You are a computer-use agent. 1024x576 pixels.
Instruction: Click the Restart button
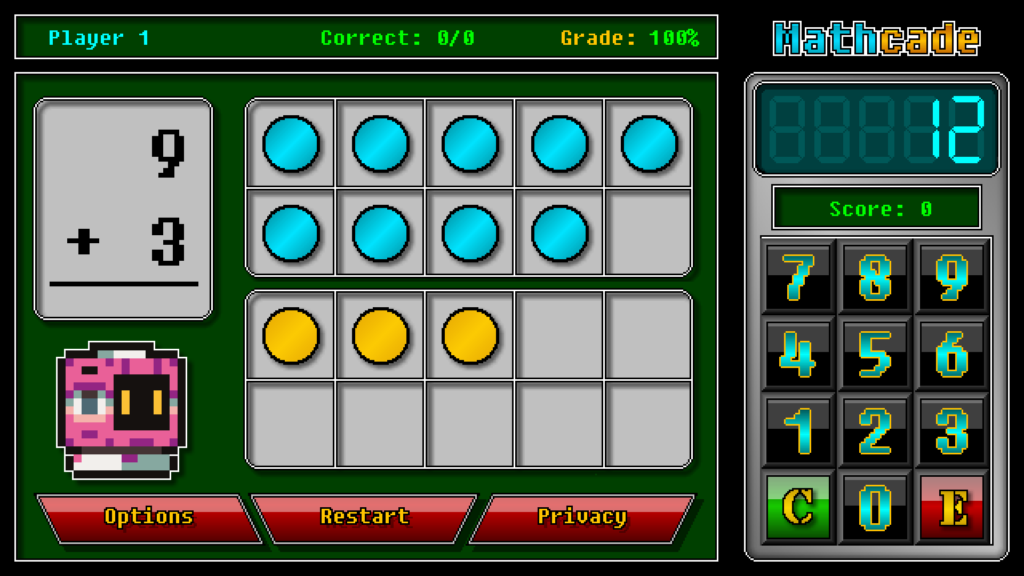pos(364,517)
